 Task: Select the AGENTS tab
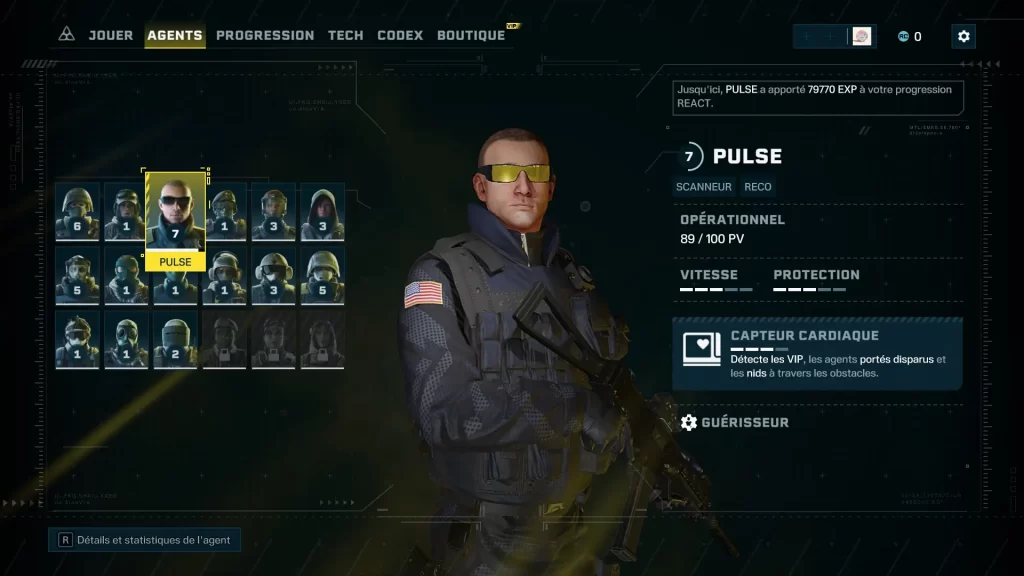[175, 35]
